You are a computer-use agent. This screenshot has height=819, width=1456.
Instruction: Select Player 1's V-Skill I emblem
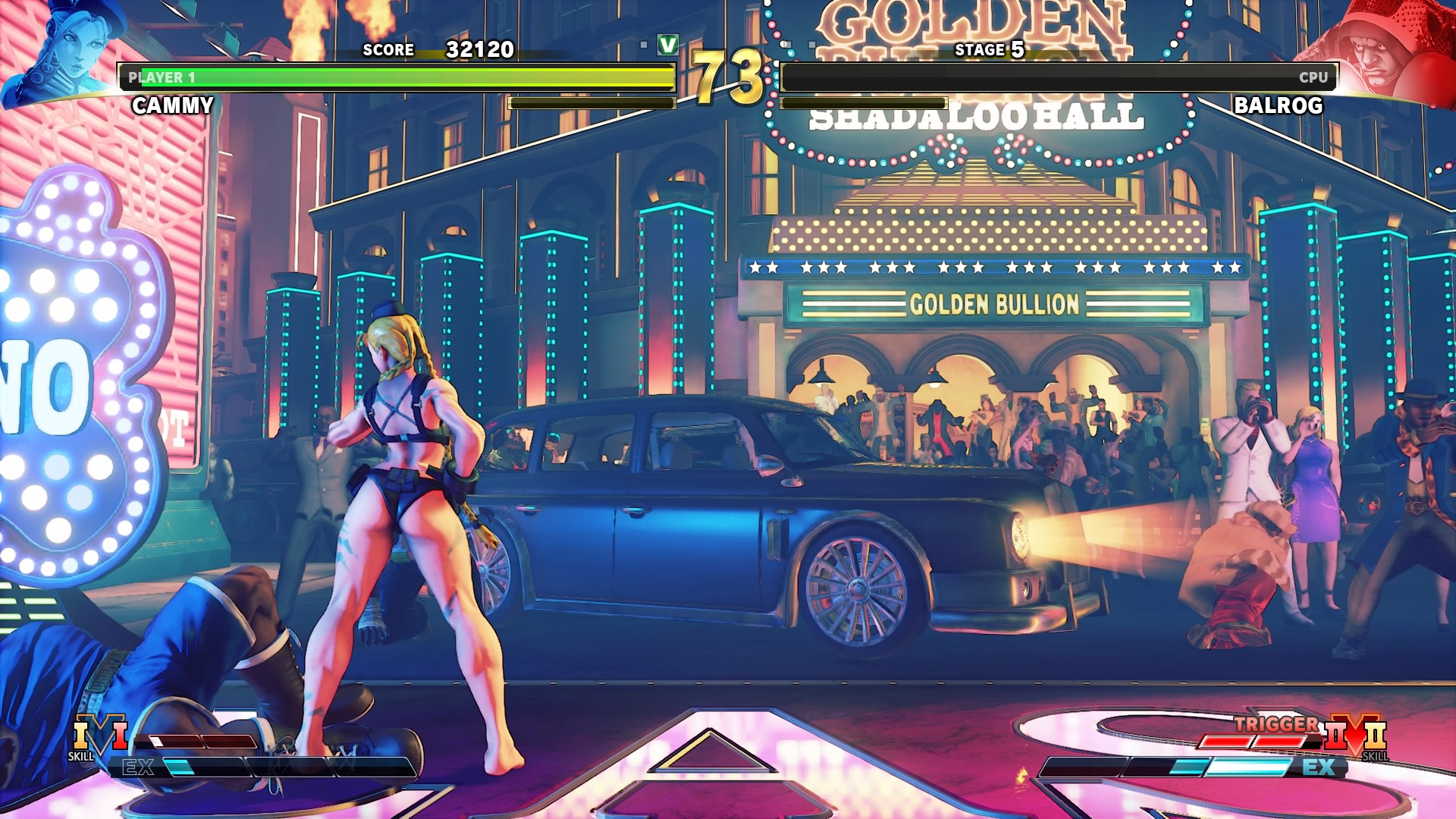point(99,736)
